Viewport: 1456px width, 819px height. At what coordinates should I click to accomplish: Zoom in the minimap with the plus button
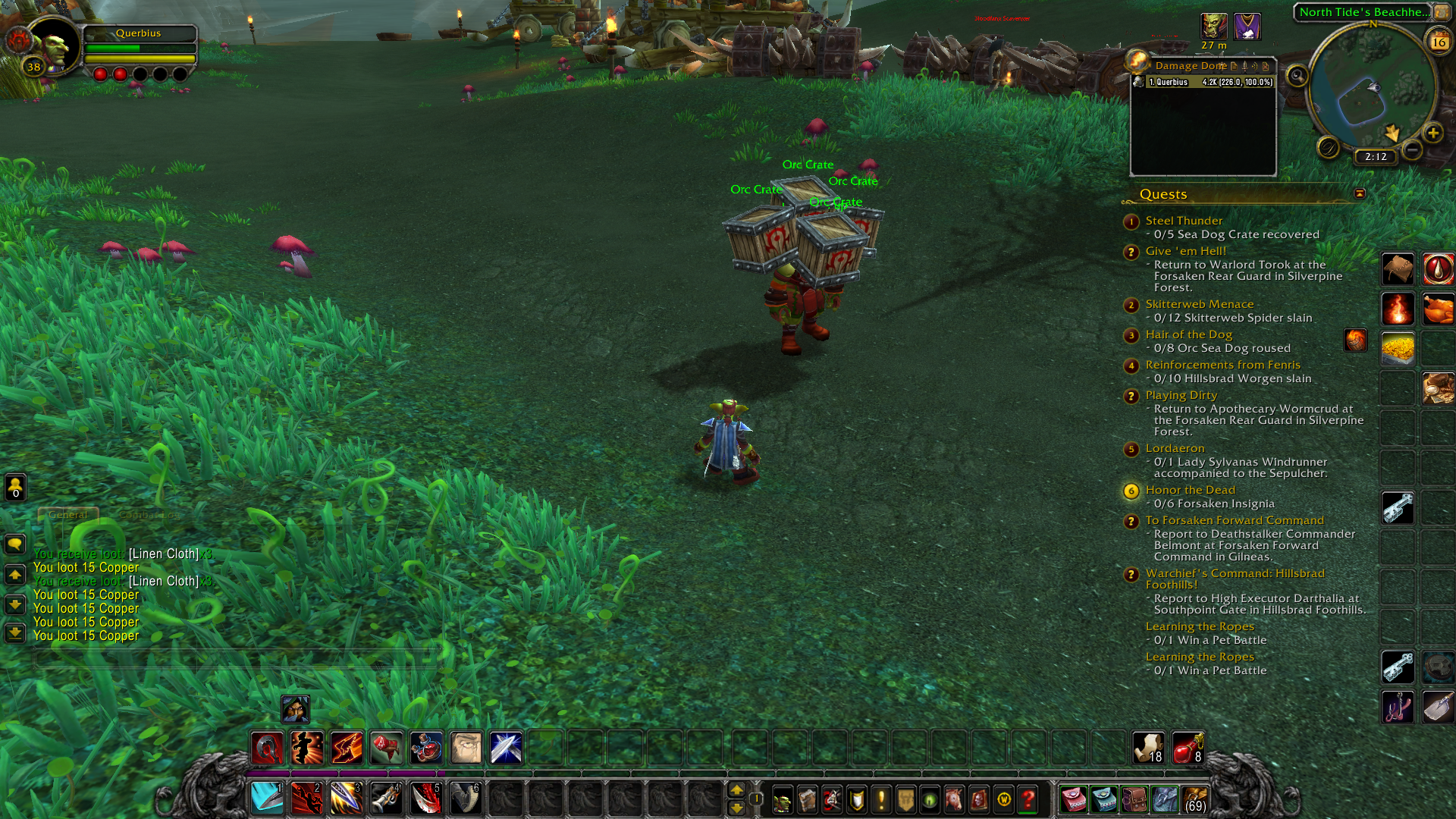click(1432, 133)
